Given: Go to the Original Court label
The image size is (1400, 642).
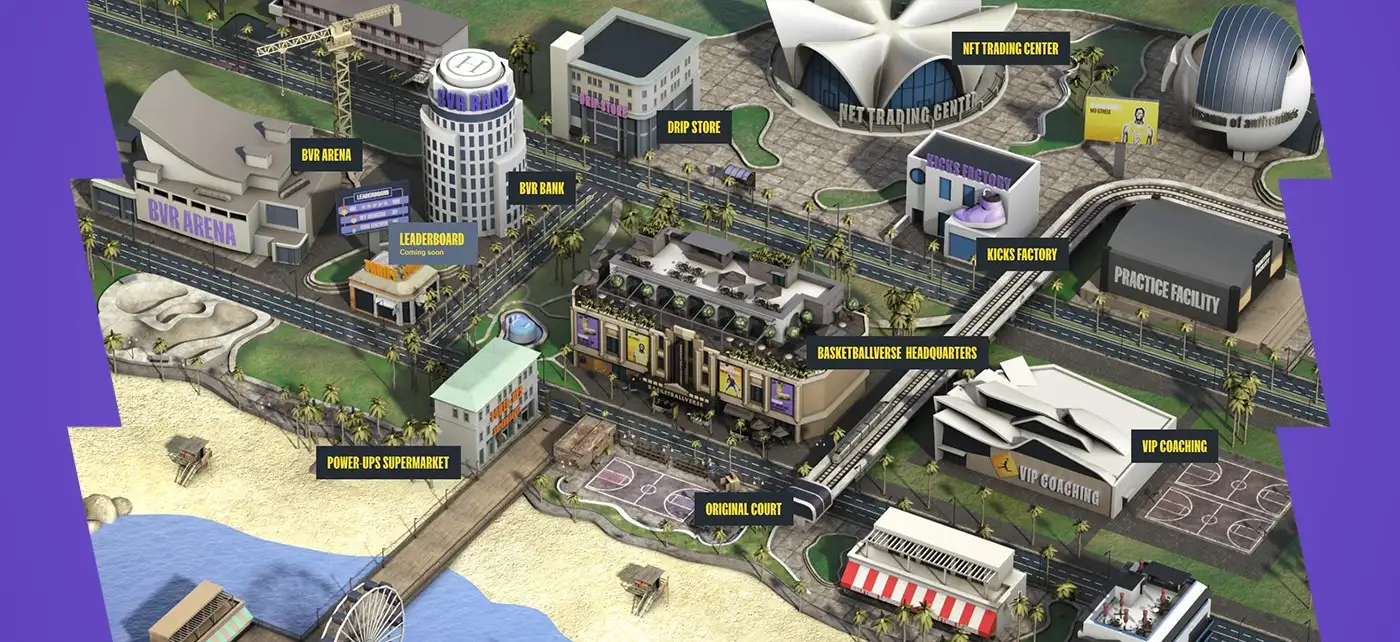Looking at the screenshot, I should pyautogui.click(x=743, y=509).
